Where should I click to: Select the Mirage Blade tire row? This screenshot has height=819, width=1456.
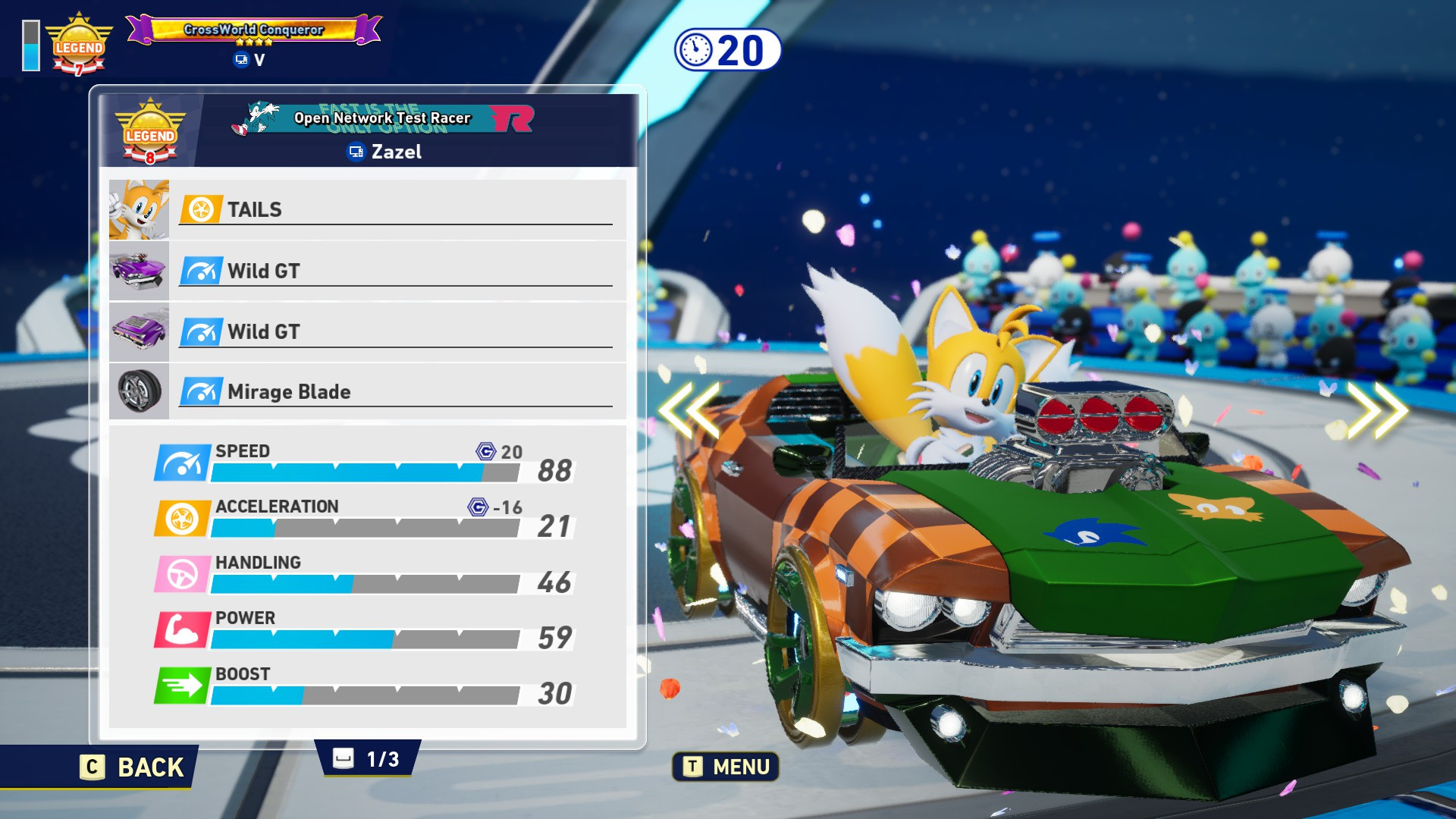[394, 391]
